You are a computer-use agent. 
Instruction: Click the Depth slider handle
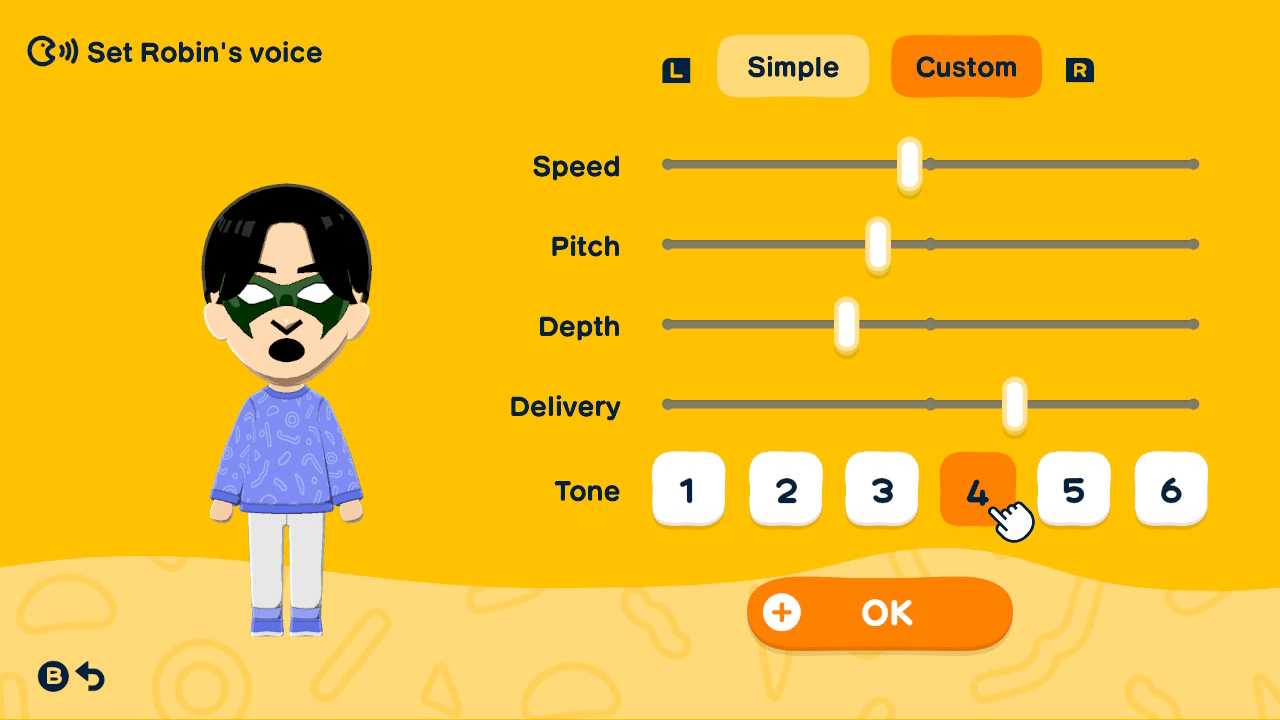pos(845,323)
